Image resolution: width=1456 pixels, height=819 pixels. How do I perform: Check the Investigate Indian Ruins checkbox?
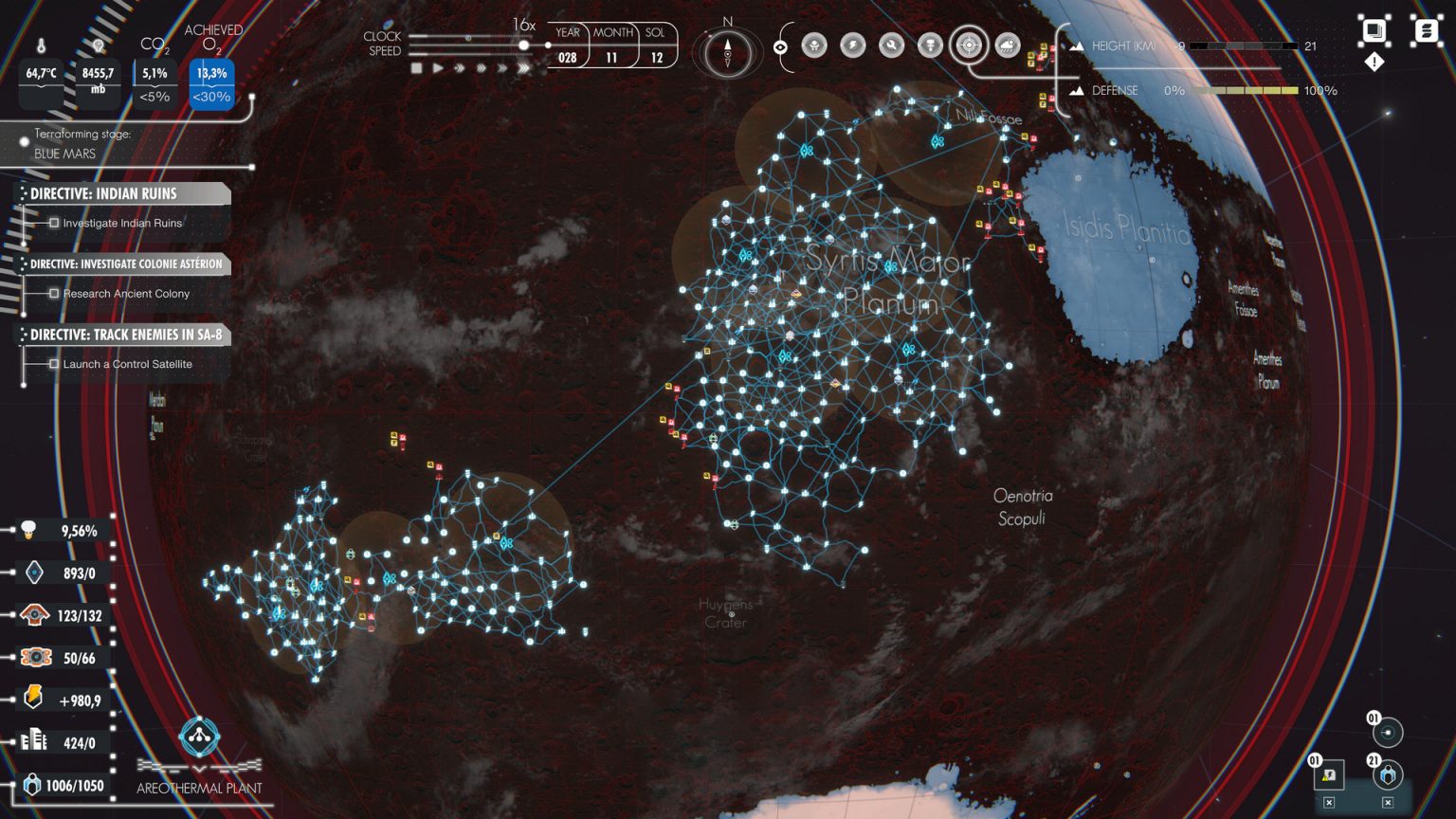click(x=54, y=223)
